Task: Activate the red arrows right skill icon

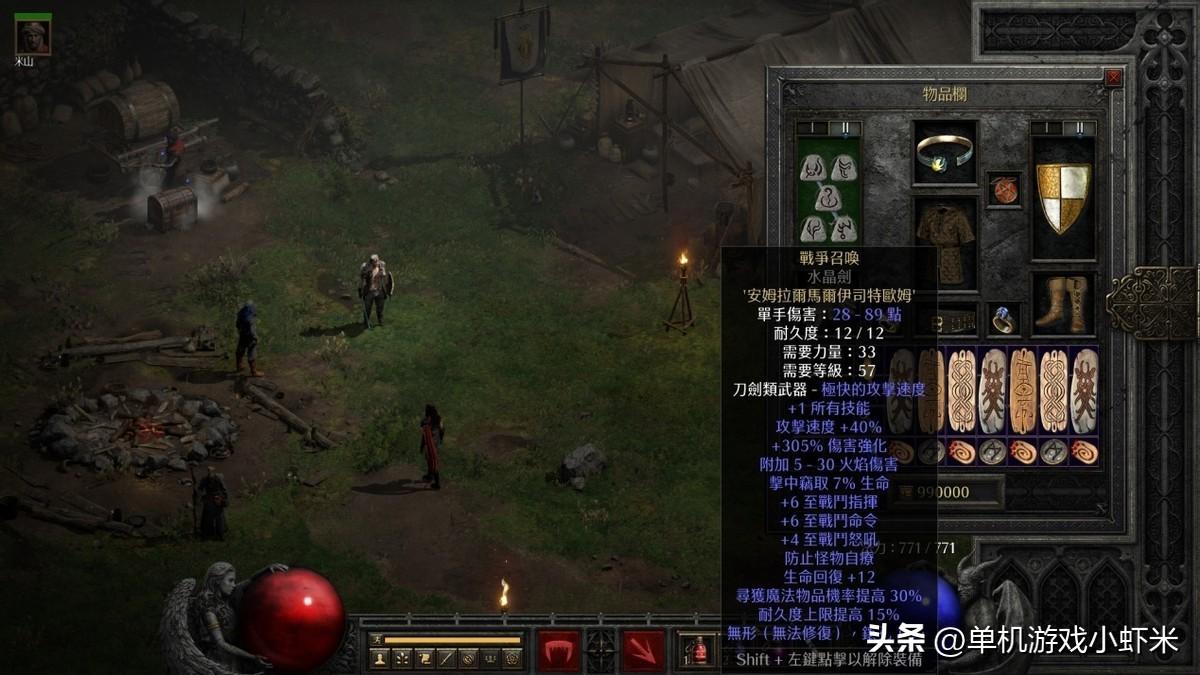Action: tap(643, 650)
